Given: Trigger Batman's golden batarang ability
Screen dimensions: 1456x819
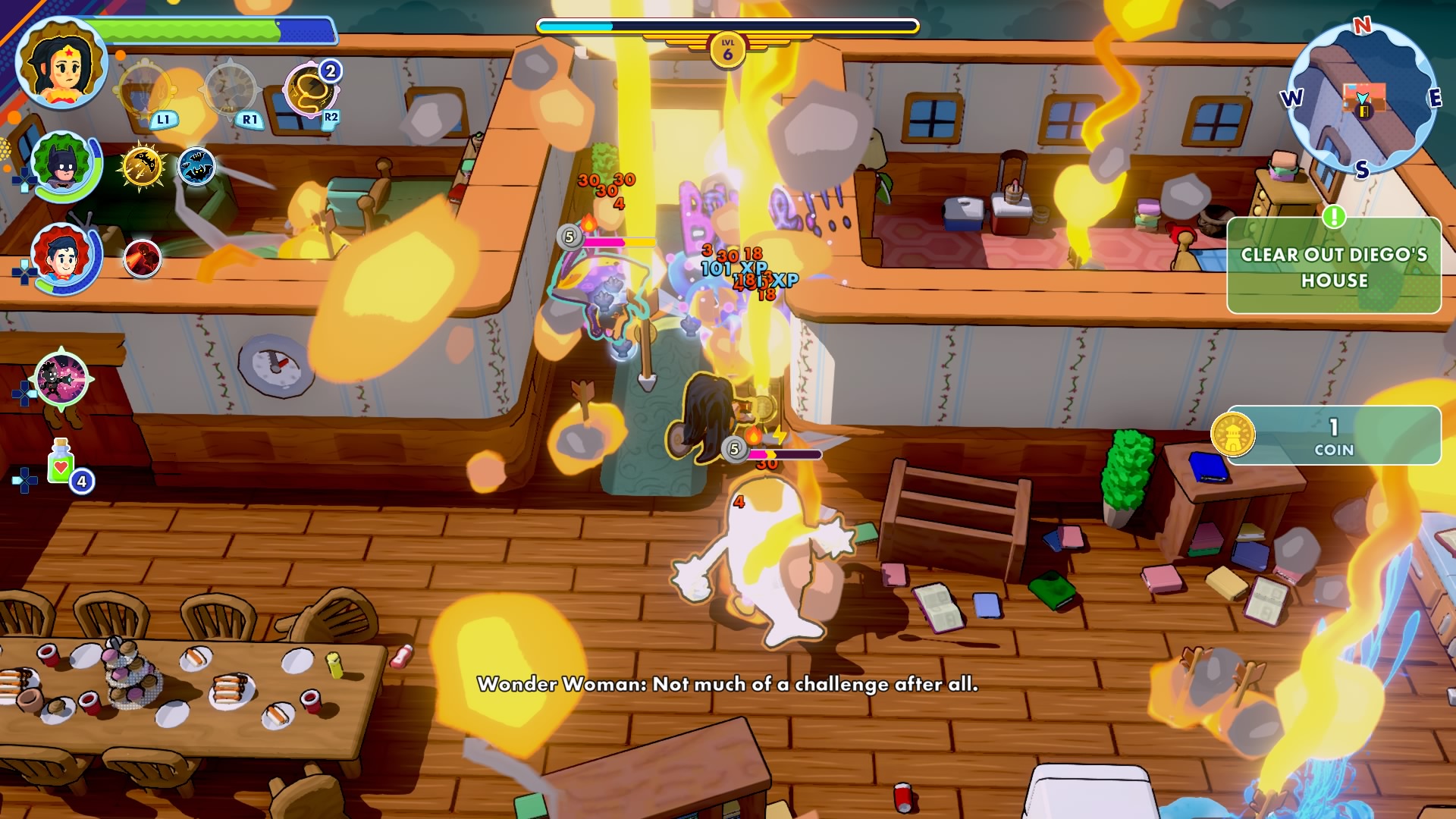Looking at the screenshot, I should click(x=142, y=166).
